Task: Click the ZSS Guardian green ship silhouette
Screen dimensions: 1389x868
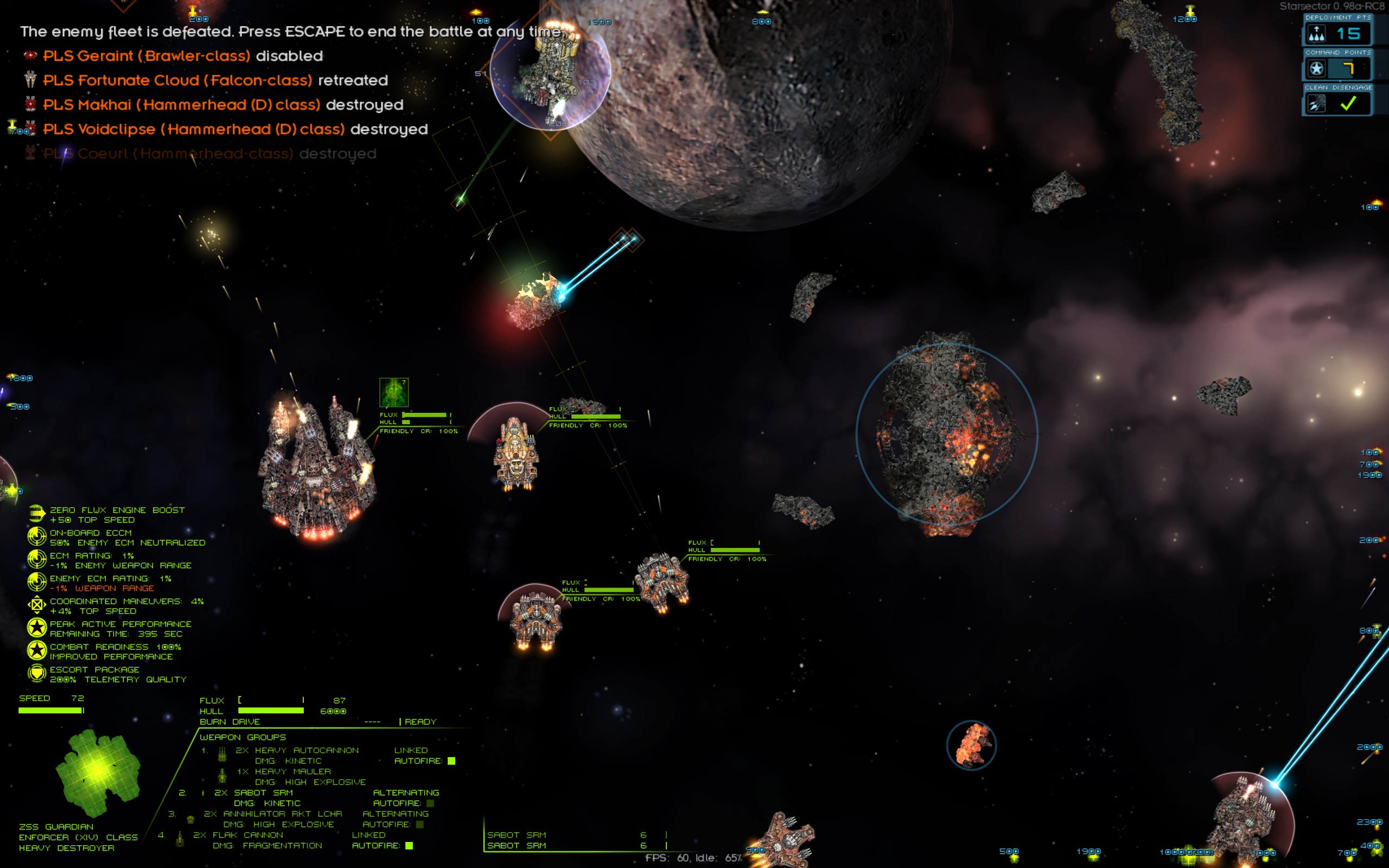Action: coord(98,772)
